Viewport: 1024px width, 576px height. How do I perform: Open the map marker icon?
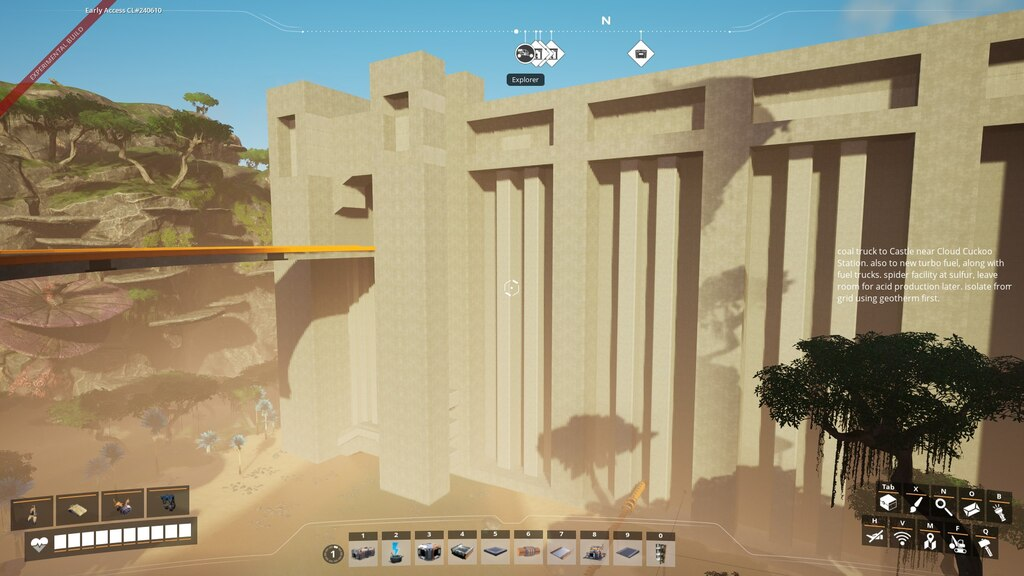click(930, 540)
